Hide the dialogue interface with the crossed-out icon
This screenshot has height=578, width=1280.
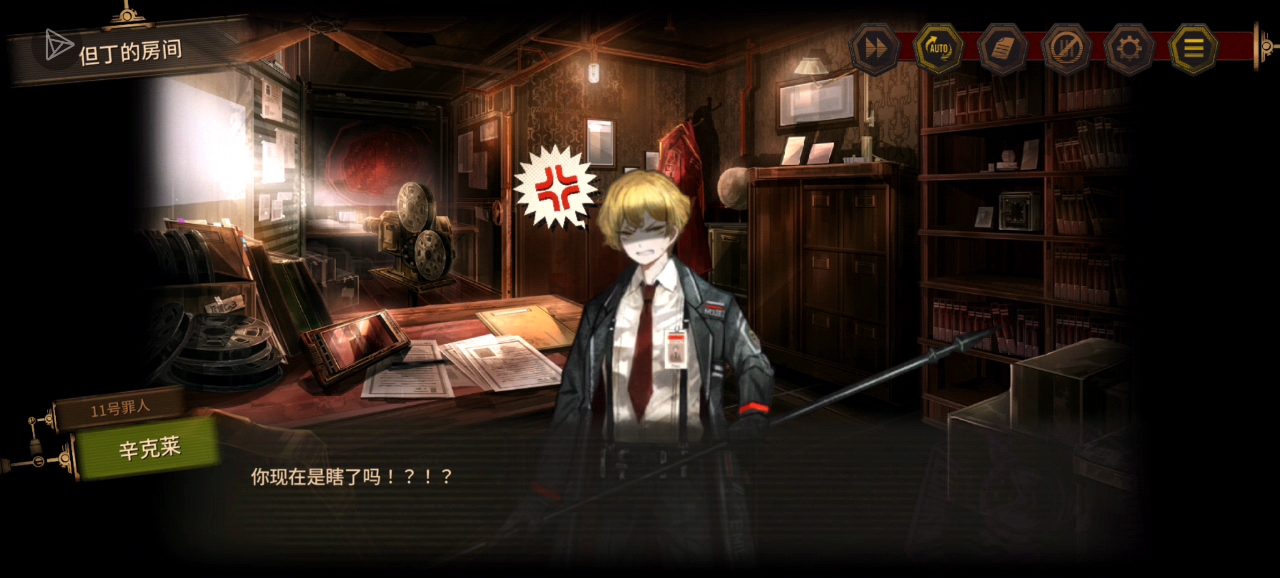tap(1066, 49)
